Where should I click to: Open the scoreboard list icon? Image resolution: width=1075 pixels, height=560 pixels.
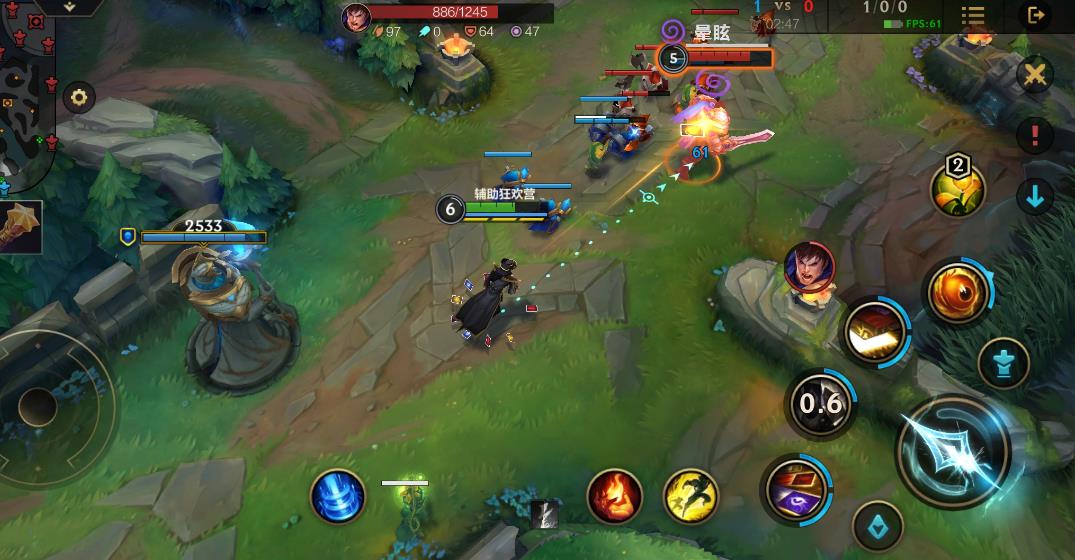(972, 17)
